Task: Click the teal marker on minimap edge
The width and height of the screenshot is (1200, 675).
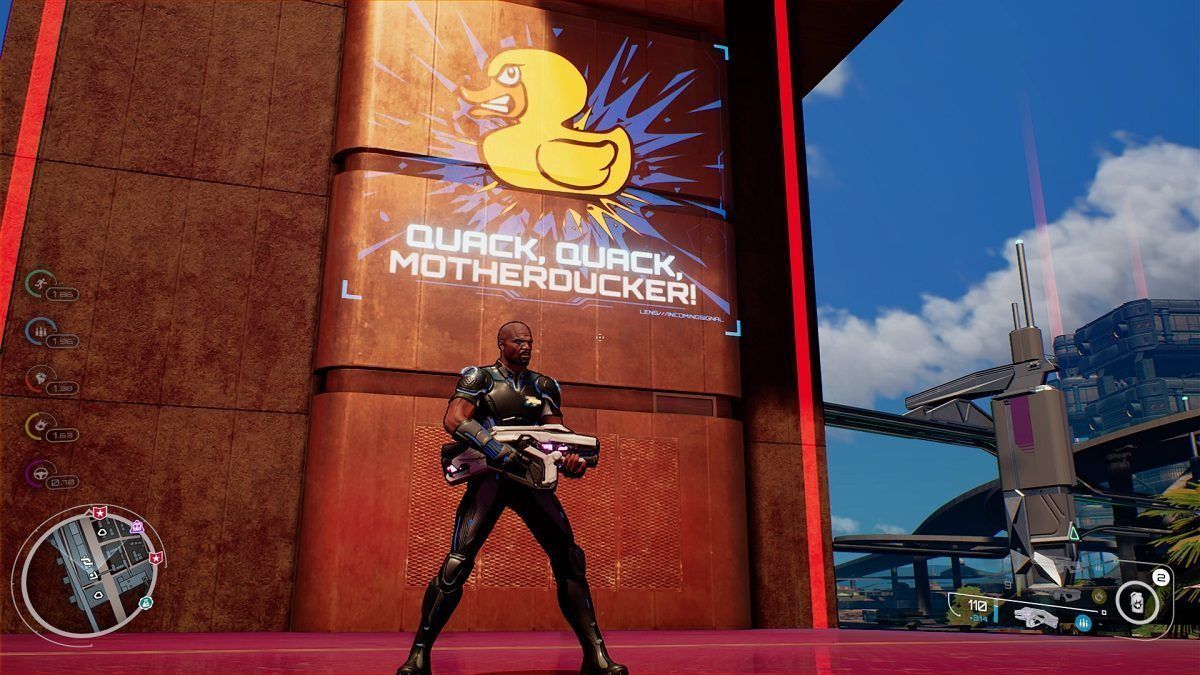Action: [146, 602]
